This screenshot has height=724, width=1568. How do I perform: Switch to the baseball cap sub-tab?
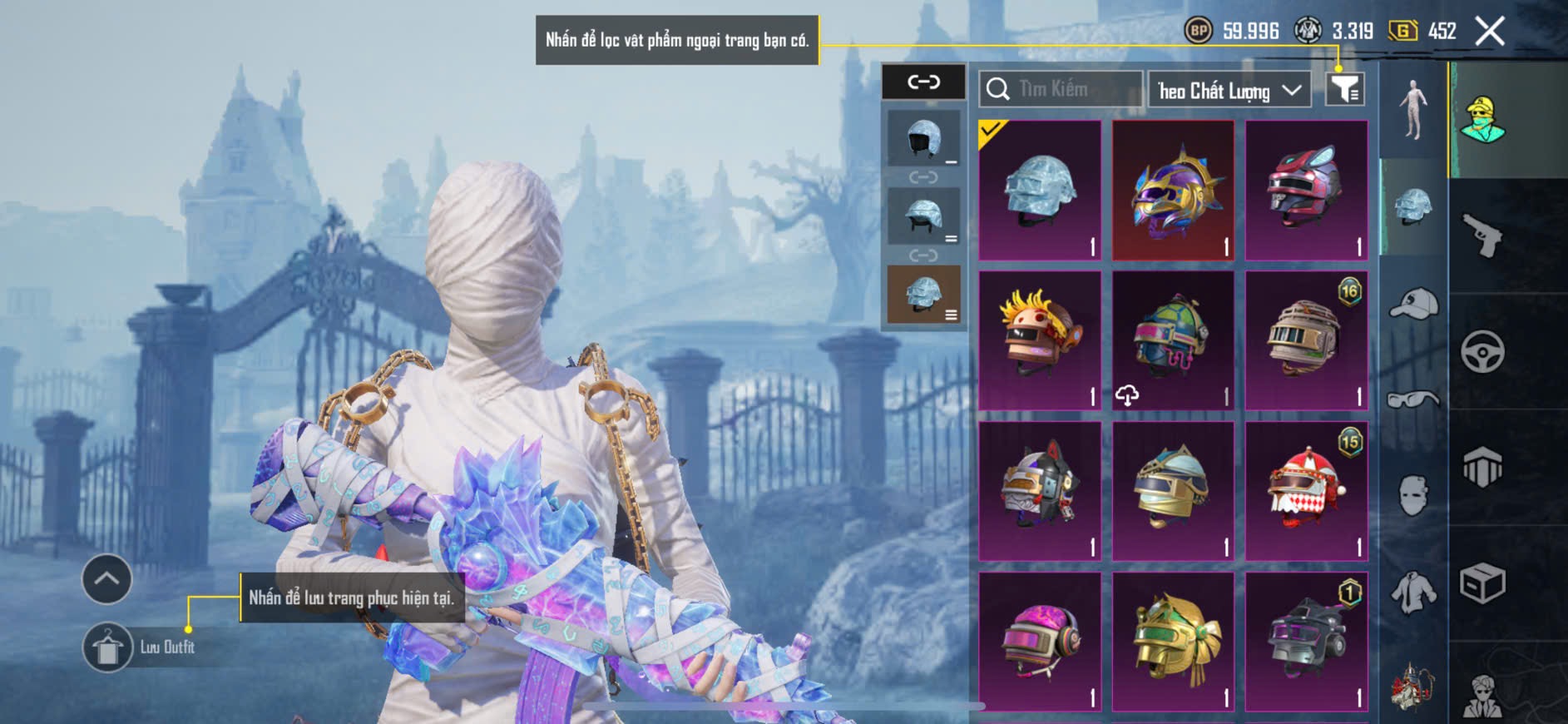click(1413, 304)
